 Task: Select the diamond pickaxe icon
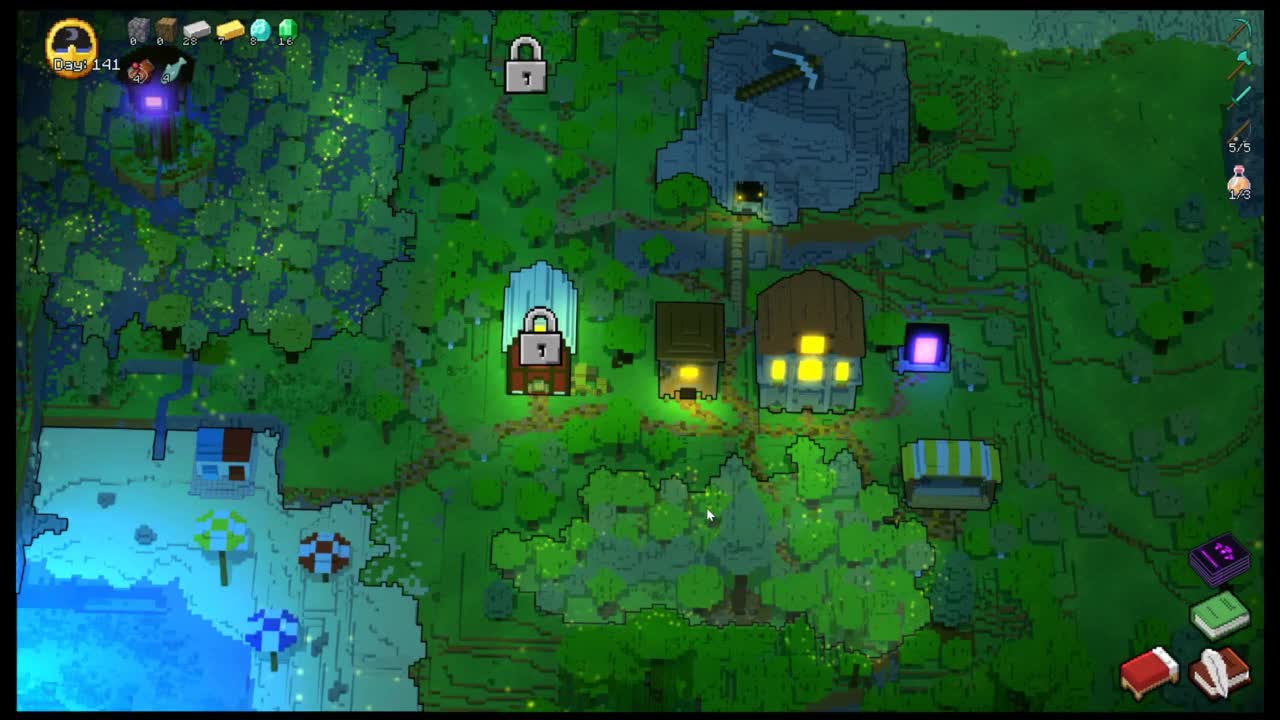click(x=1241, y=30)
